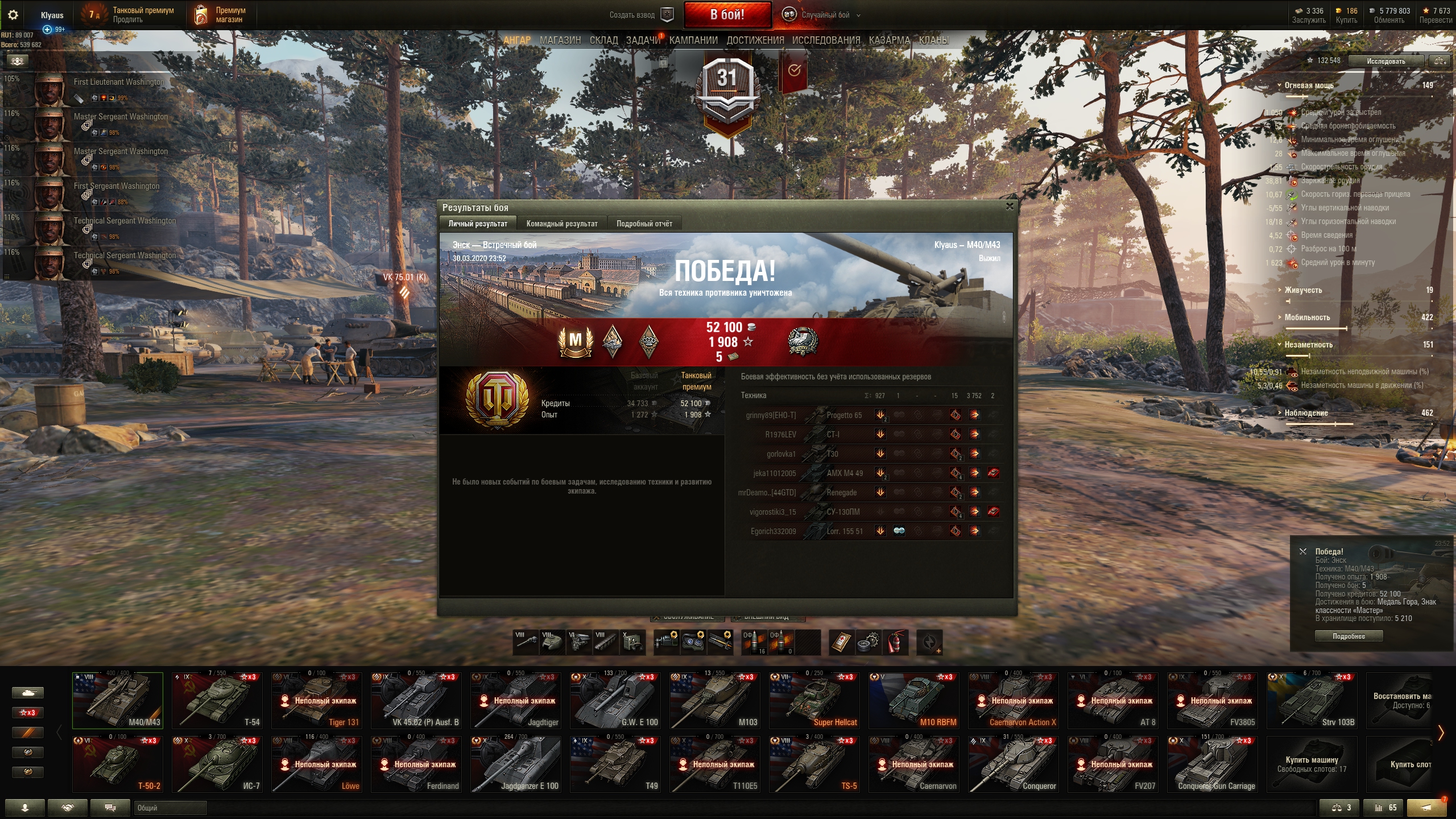Image resolution: width=1456 pixels, height=819 pixels.
Task: Open Купить машину vehicle purchase tile
Action: click(1312, 764)
